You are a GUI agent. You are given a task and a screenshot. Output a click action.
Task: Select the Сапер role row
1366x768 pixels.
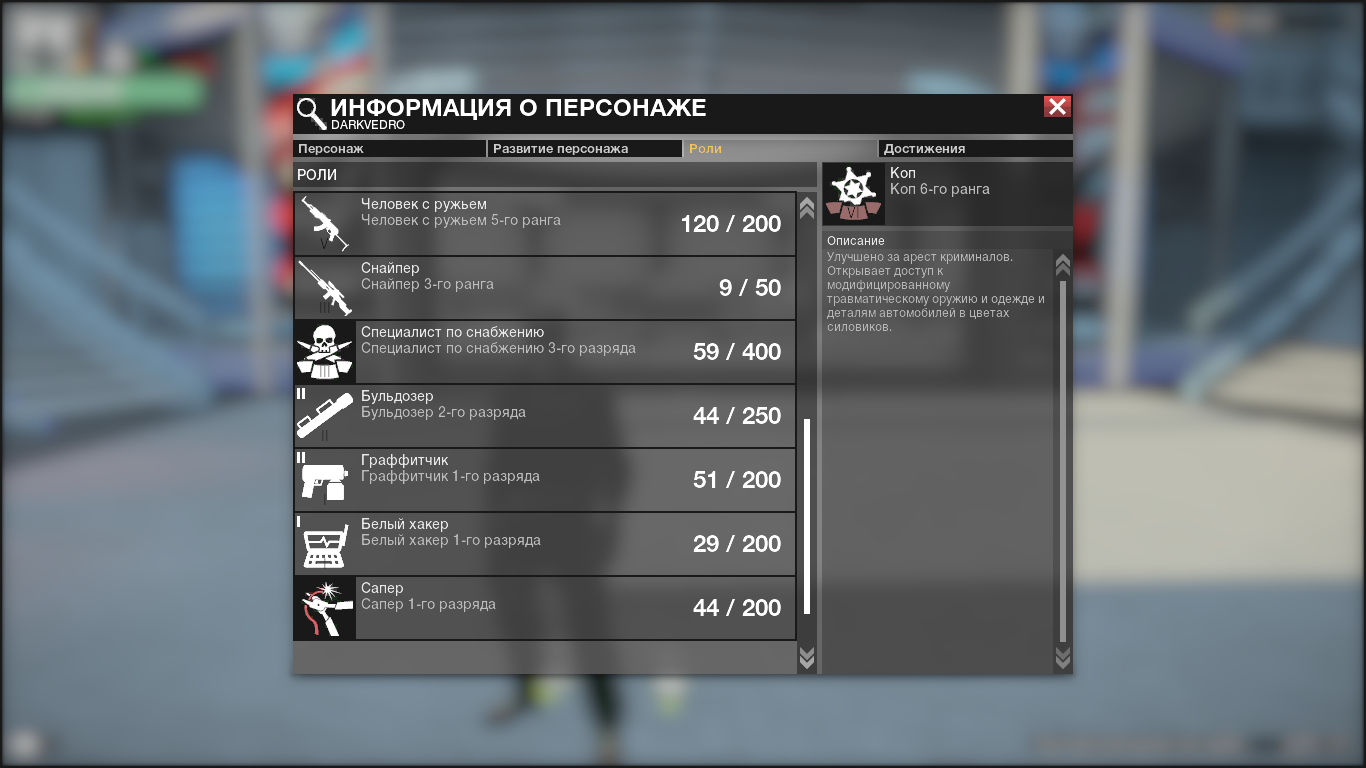point(545,608)
